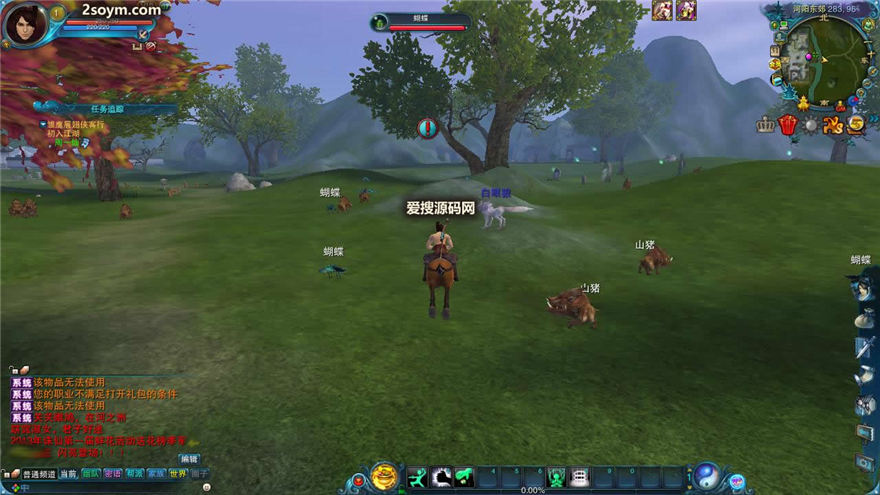Select the 当前 (current) chat tab
The height and width of the screenshot is (495, 880).
tap(68, 473)
